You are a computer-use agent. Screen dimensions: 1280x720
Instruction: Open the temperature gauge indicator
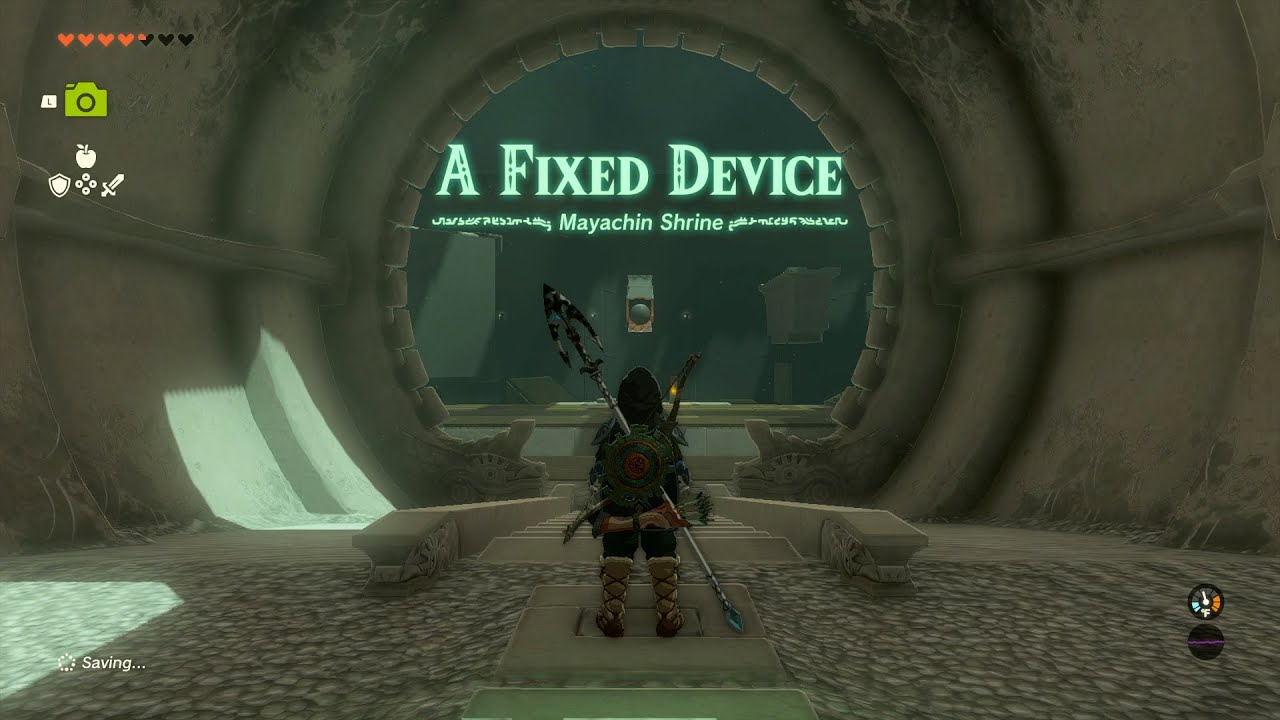1206,602
